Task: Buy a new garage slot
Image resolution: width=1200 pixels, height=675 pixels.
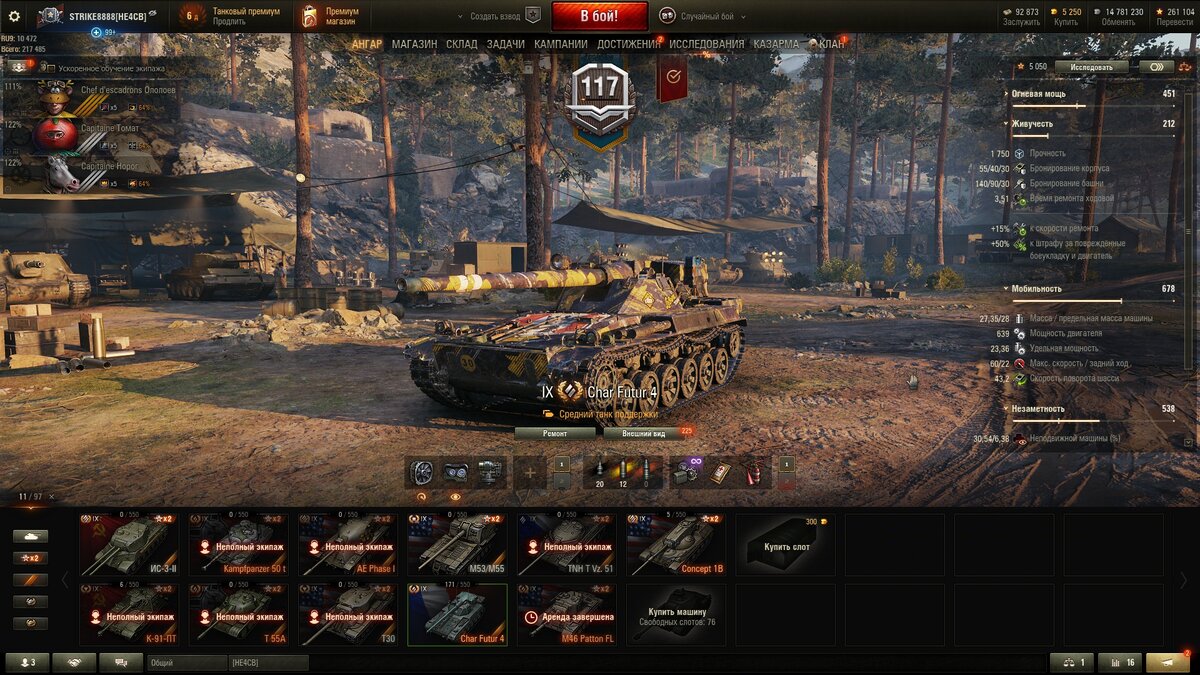Action: 786,544
